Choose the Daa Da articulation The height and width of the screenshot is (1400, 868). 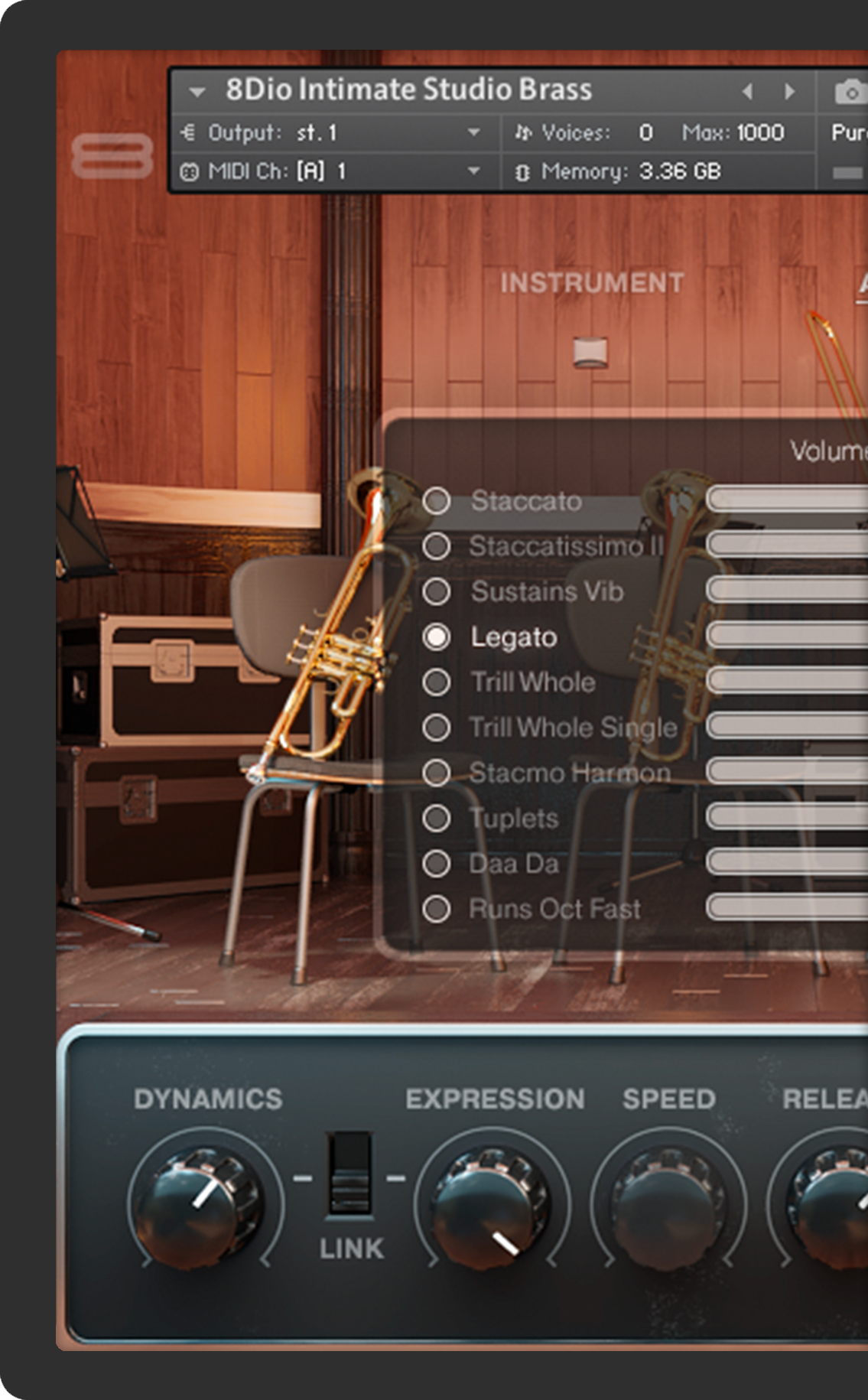coord(437,864)
